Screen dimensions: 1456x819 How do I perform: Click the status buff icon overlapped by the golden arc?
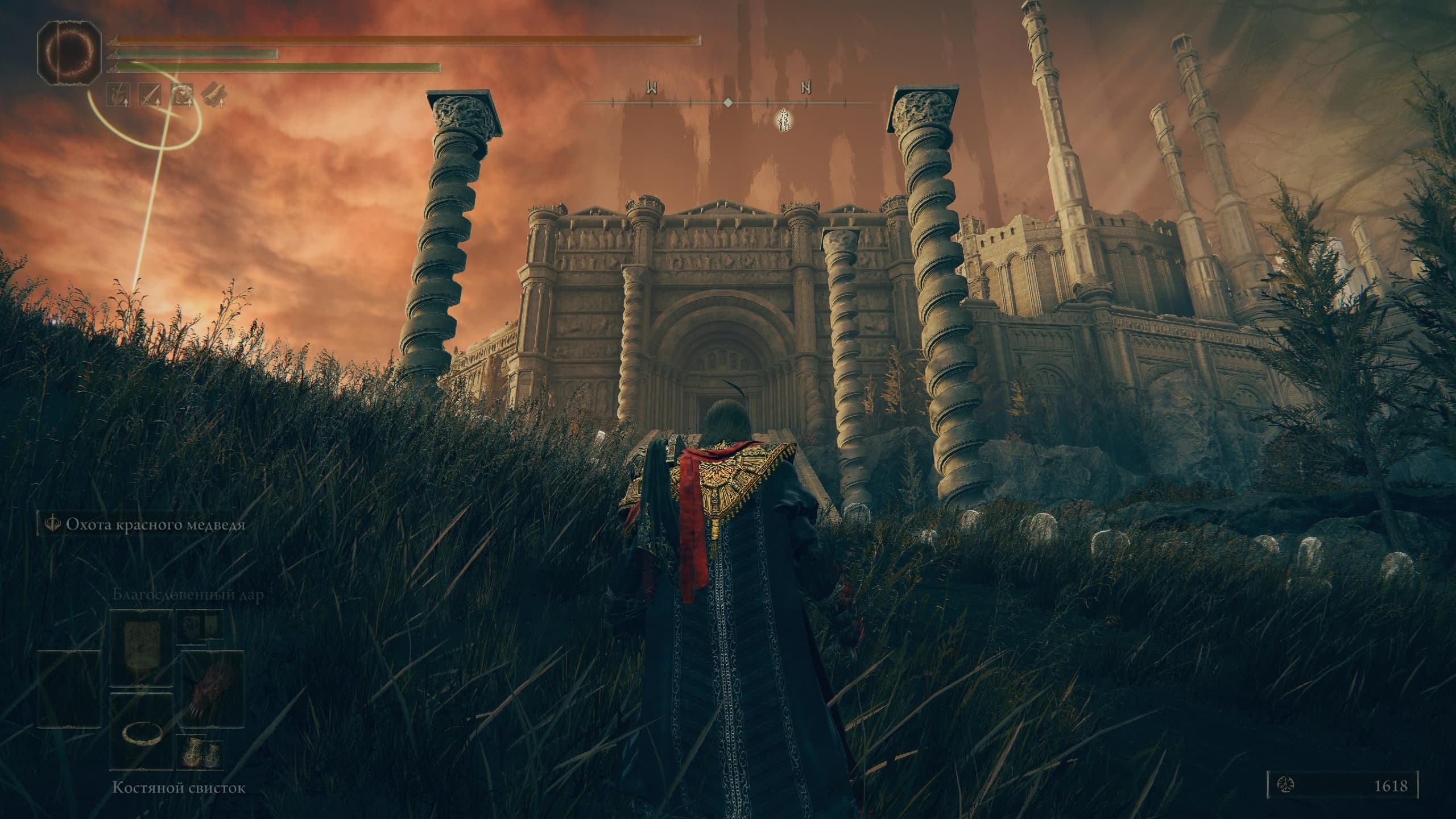pyautogui.click(x=183, y=95)
